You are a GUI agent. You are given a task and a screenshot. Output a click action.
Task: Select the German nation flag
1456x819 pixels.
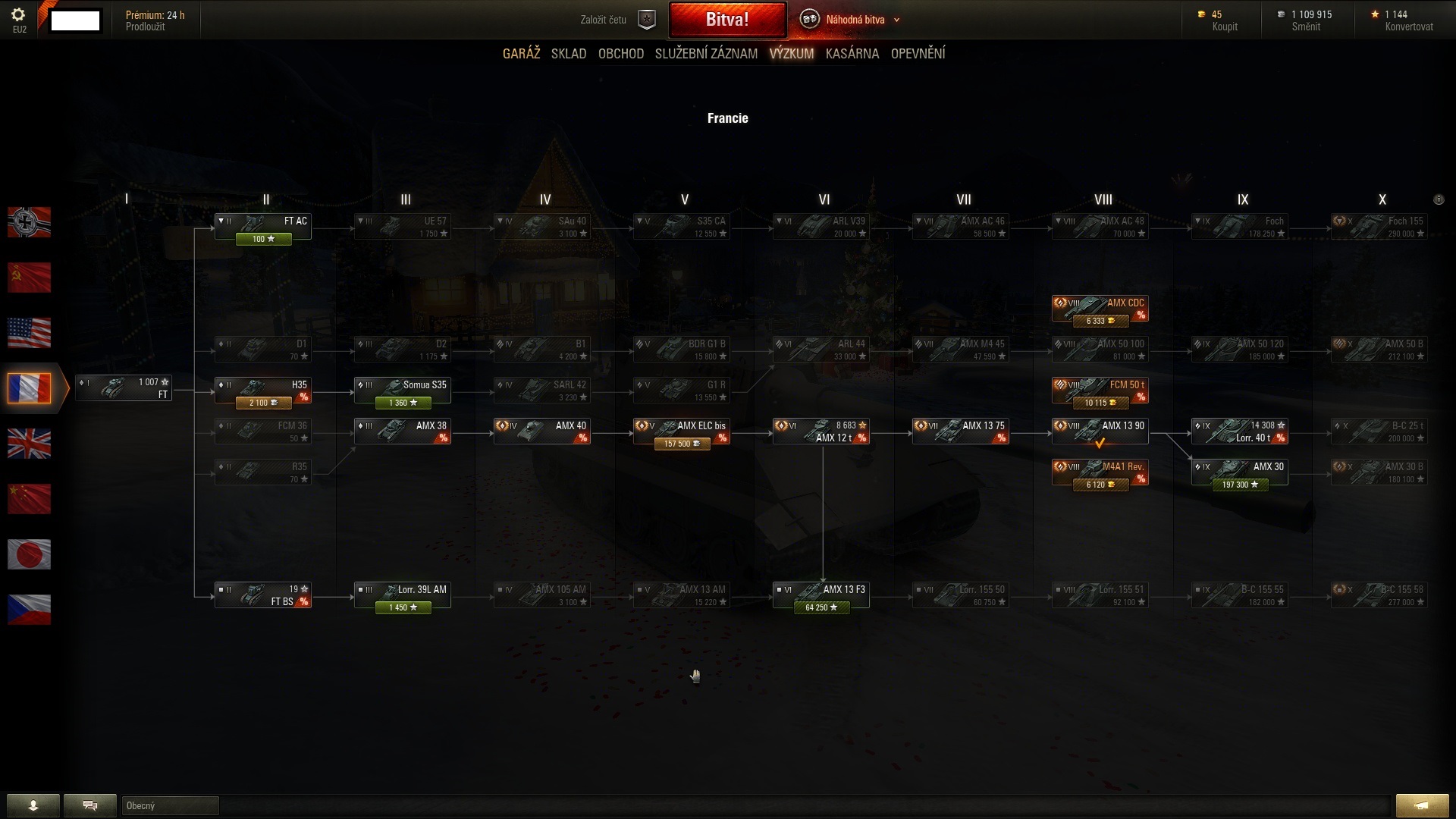(30, 222)
